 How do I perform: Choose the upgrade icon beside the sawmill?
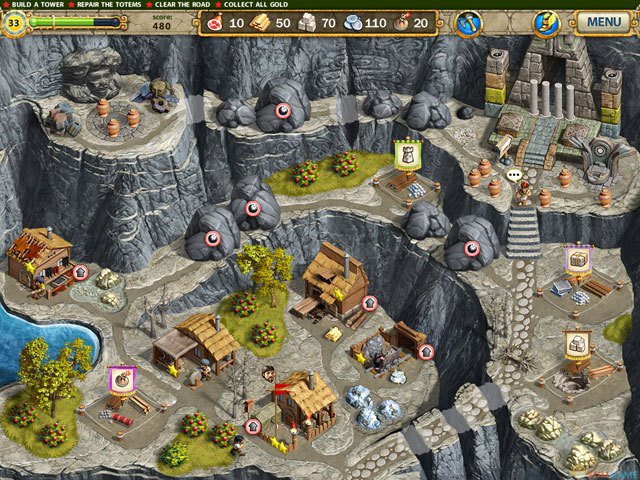tap(369, 302)
